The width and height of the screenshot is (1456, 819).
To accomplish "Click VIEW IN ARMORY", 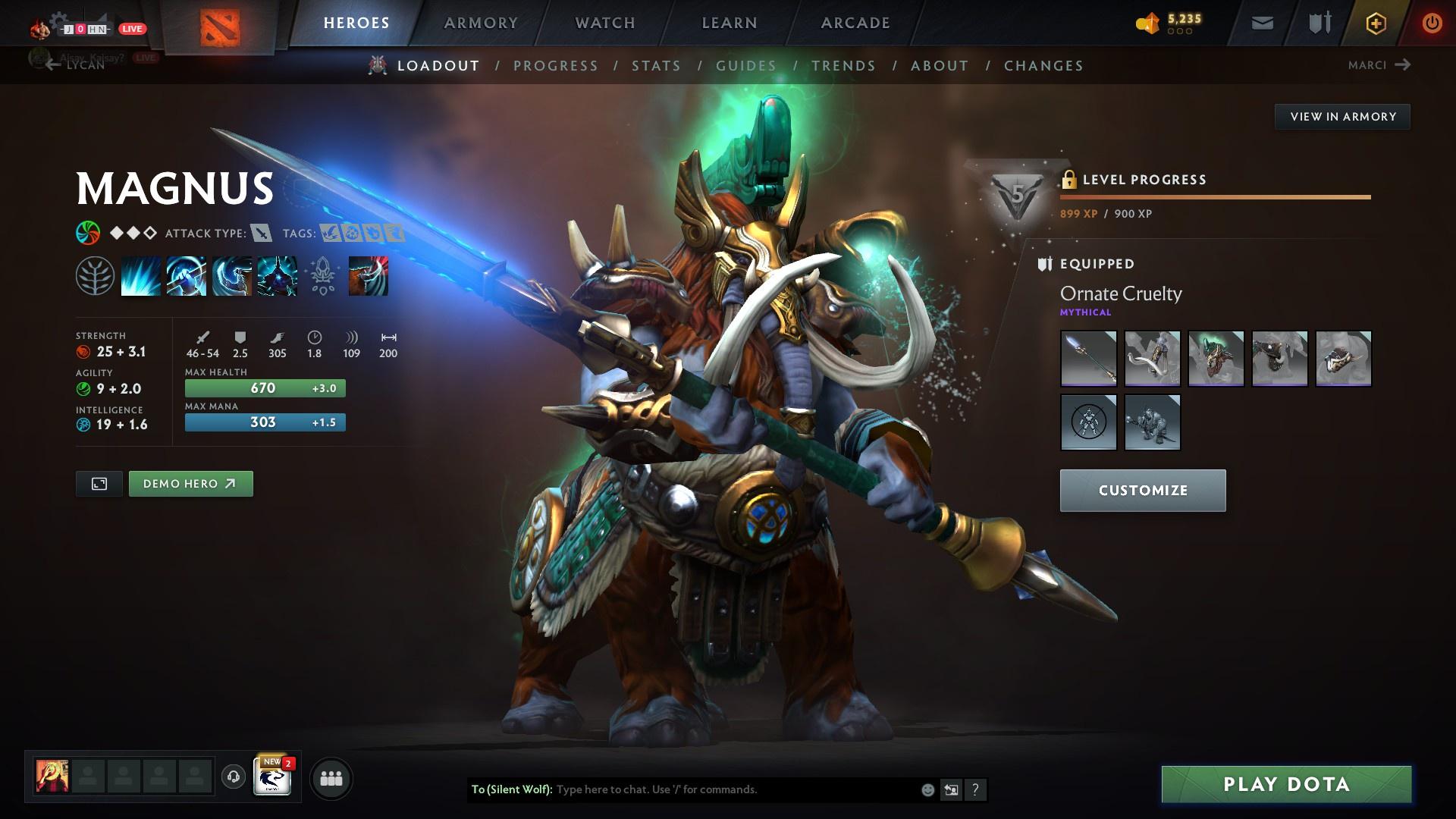I will (1342, 116).
